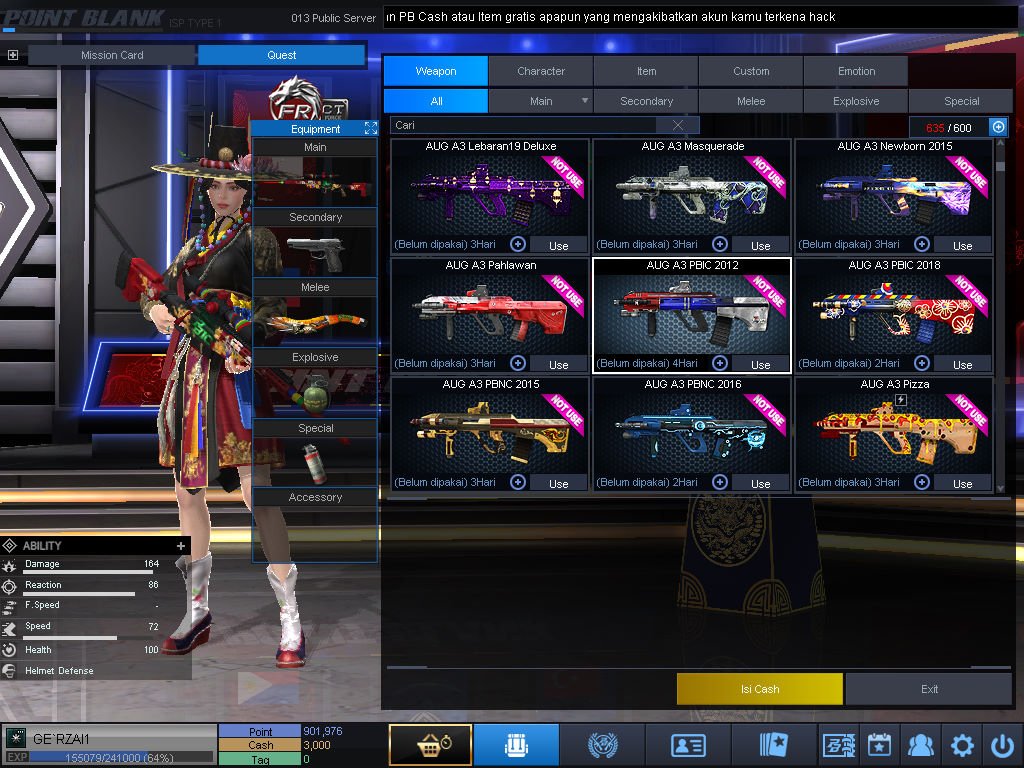Open the settings gear icon
The image size is (1024, 768).
(x=962, y=745)
